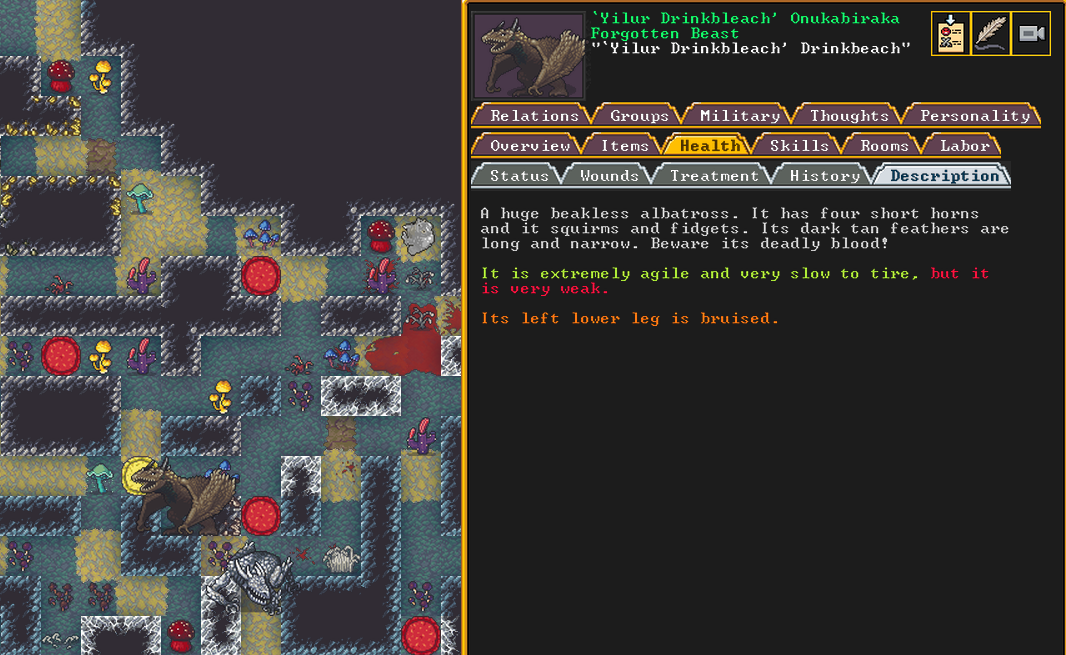Open the Items tab
The width and height of the screenshot is (1066, 655).
click(624, 146)
